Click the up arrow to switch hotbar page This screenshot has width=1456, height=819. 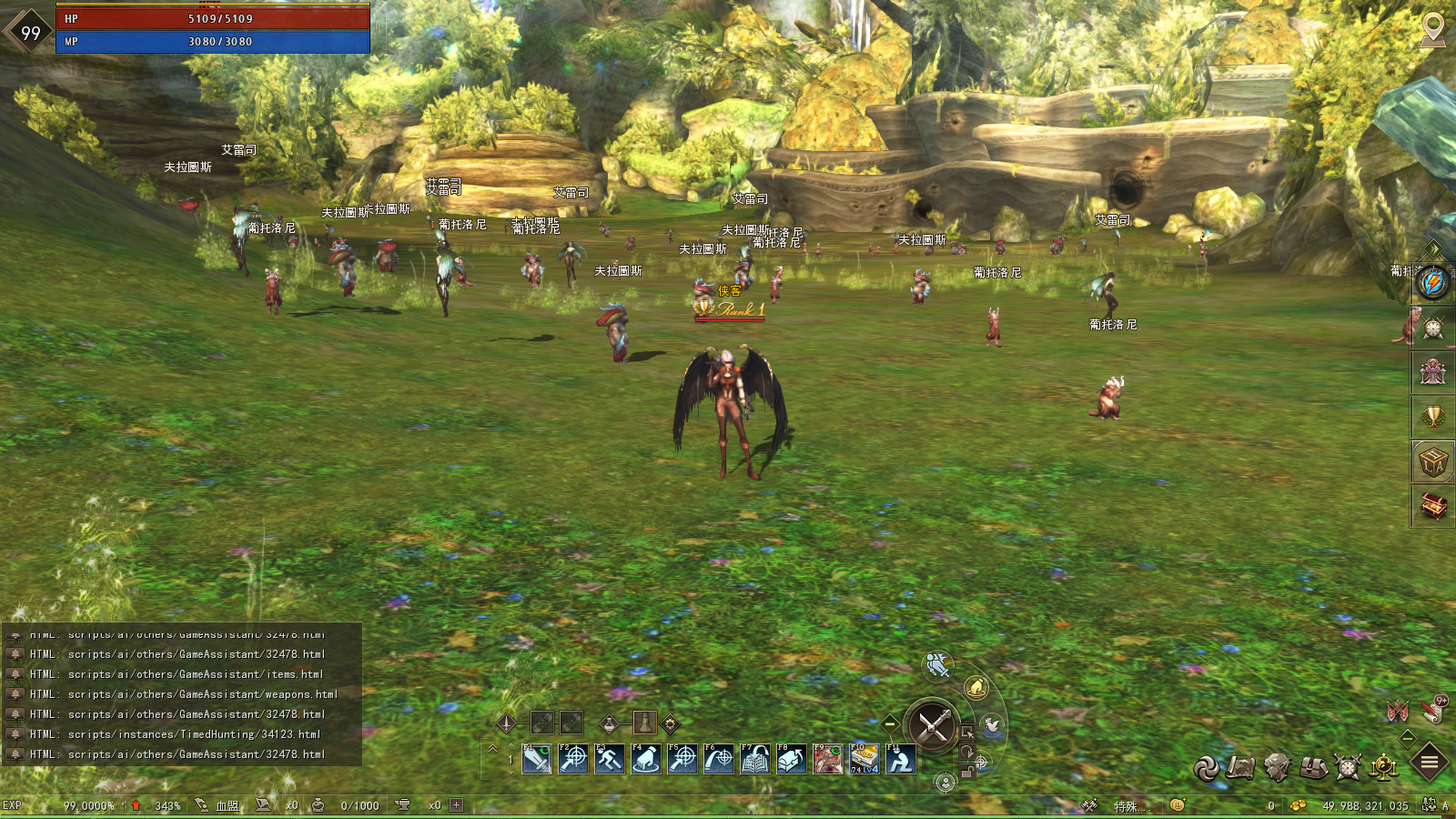point(511,743)
